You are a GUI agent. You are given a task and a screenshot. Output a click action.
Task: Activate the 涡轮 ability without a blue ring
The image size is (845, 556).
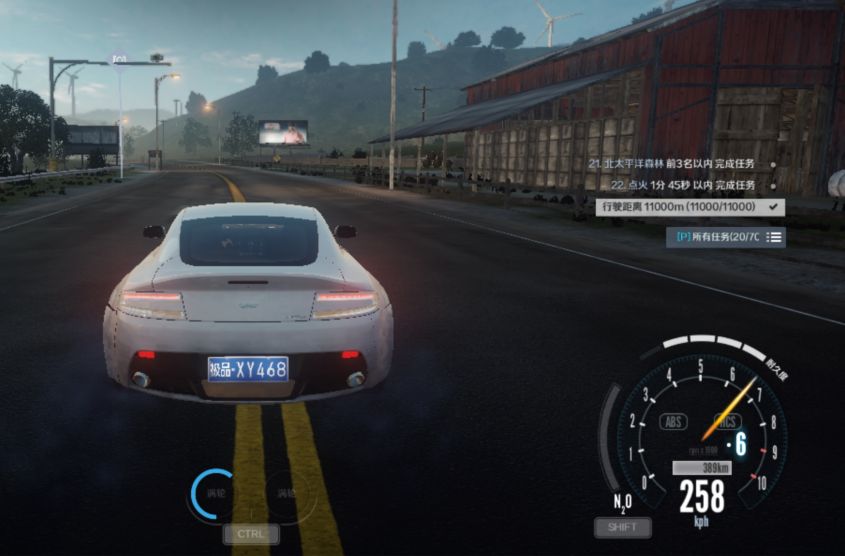(x=286, y=494)
